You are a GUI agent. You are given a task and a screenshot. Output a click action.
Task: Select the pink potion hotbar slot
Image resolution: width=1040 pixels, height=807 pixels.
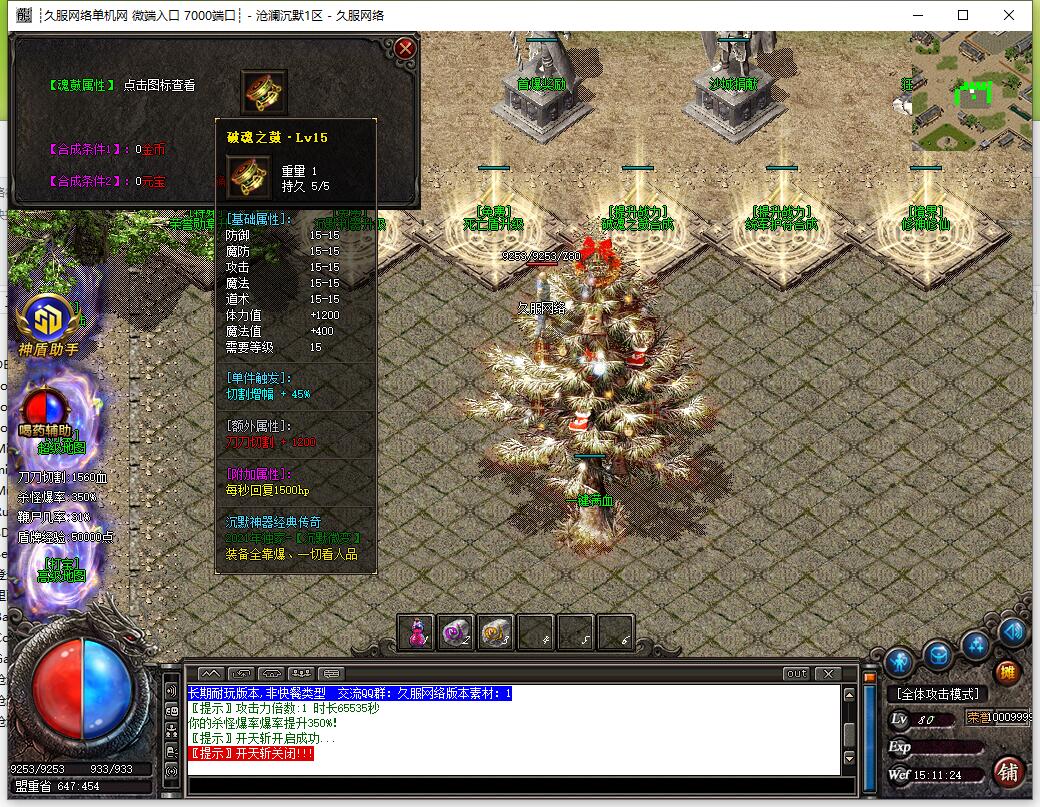click(x=416, y=632)
